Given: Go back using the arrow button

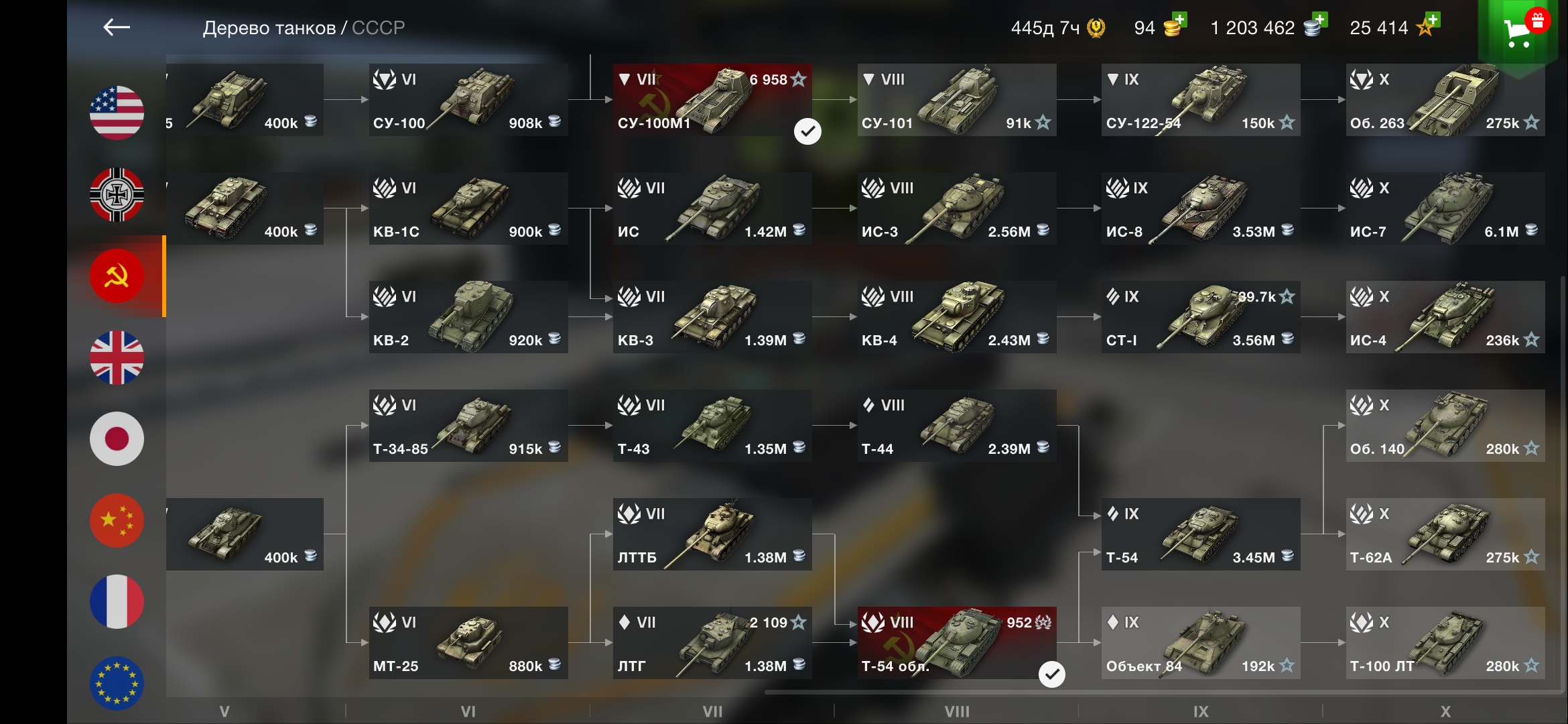Looking at the screenshot, I should click(117, 27).
